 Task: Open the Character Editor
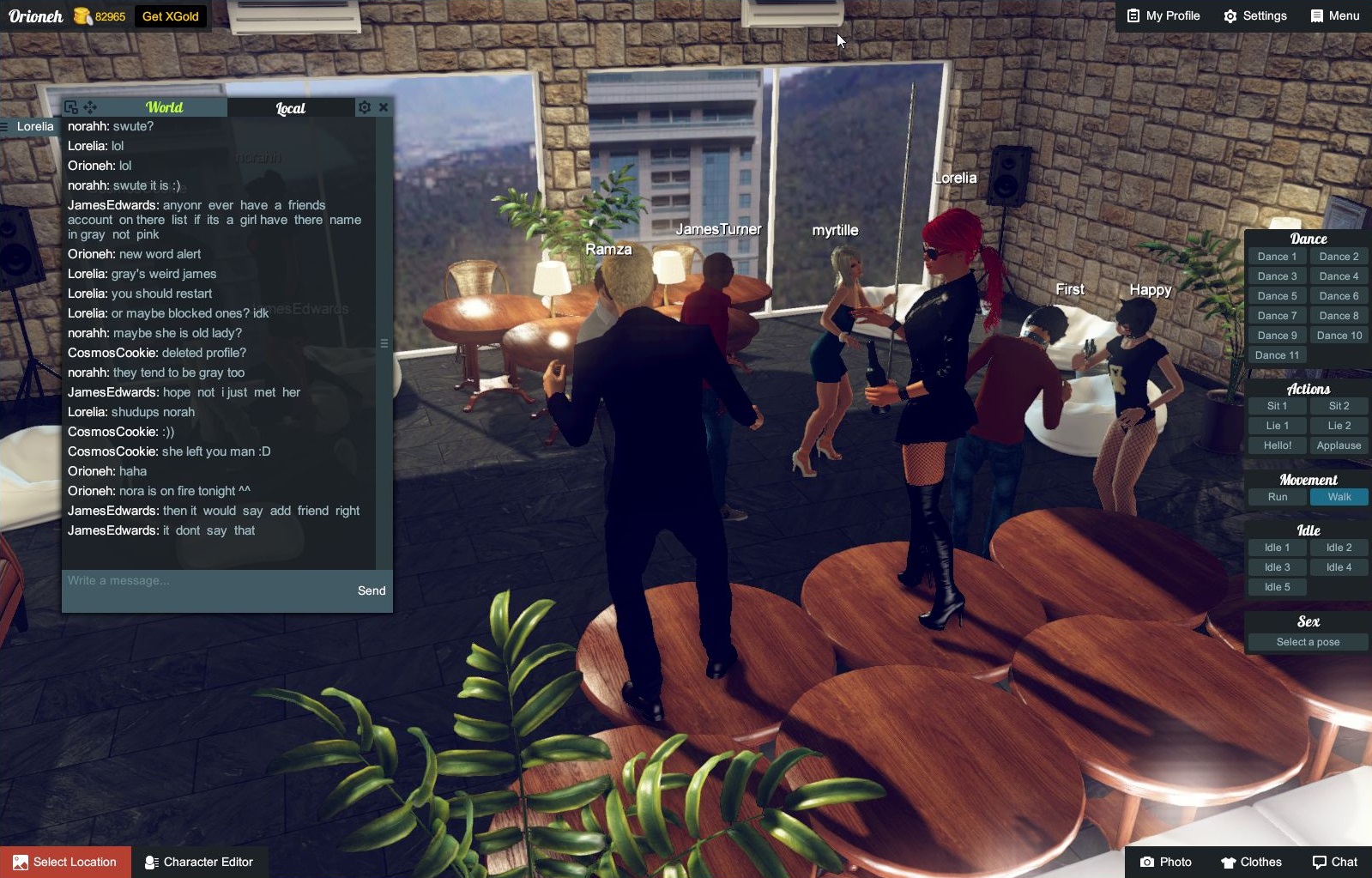(x=201, y=862)
